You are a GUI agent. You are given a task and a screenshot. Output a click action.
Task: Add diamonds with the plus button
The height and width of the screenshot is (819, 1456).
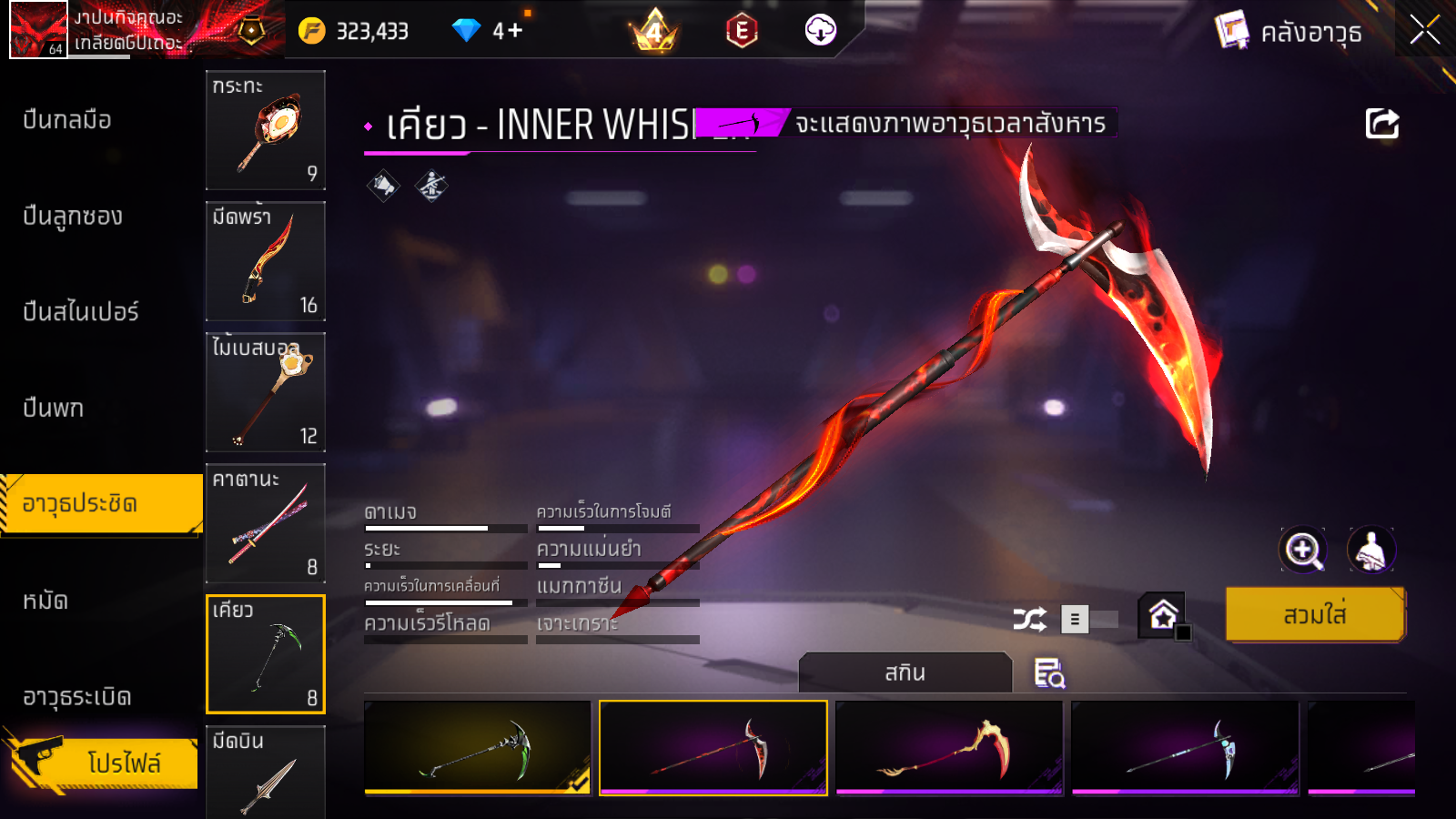coord(515,30)
